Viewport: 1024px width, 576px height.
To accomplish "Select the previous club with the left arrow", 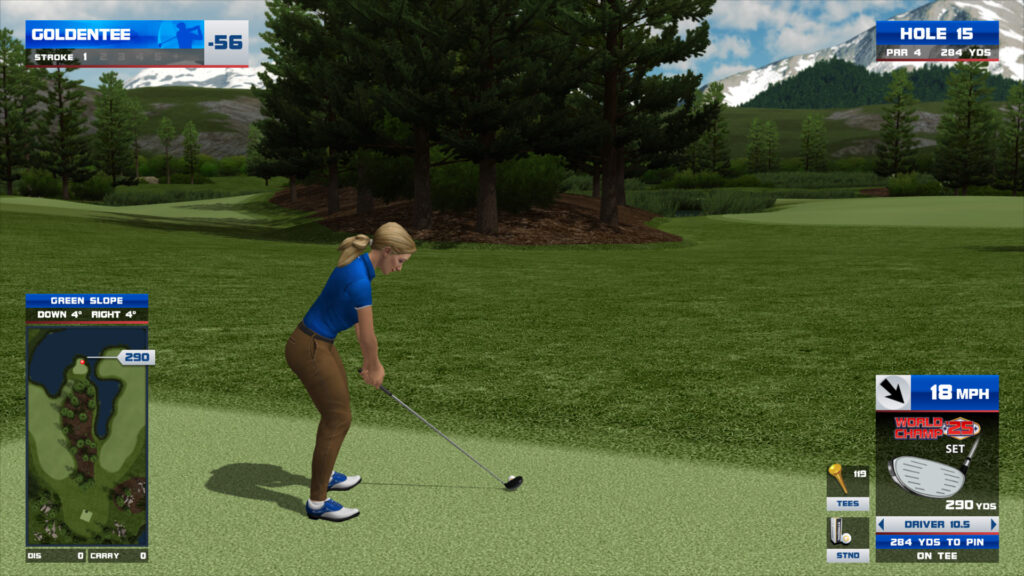I will point(881,524).
